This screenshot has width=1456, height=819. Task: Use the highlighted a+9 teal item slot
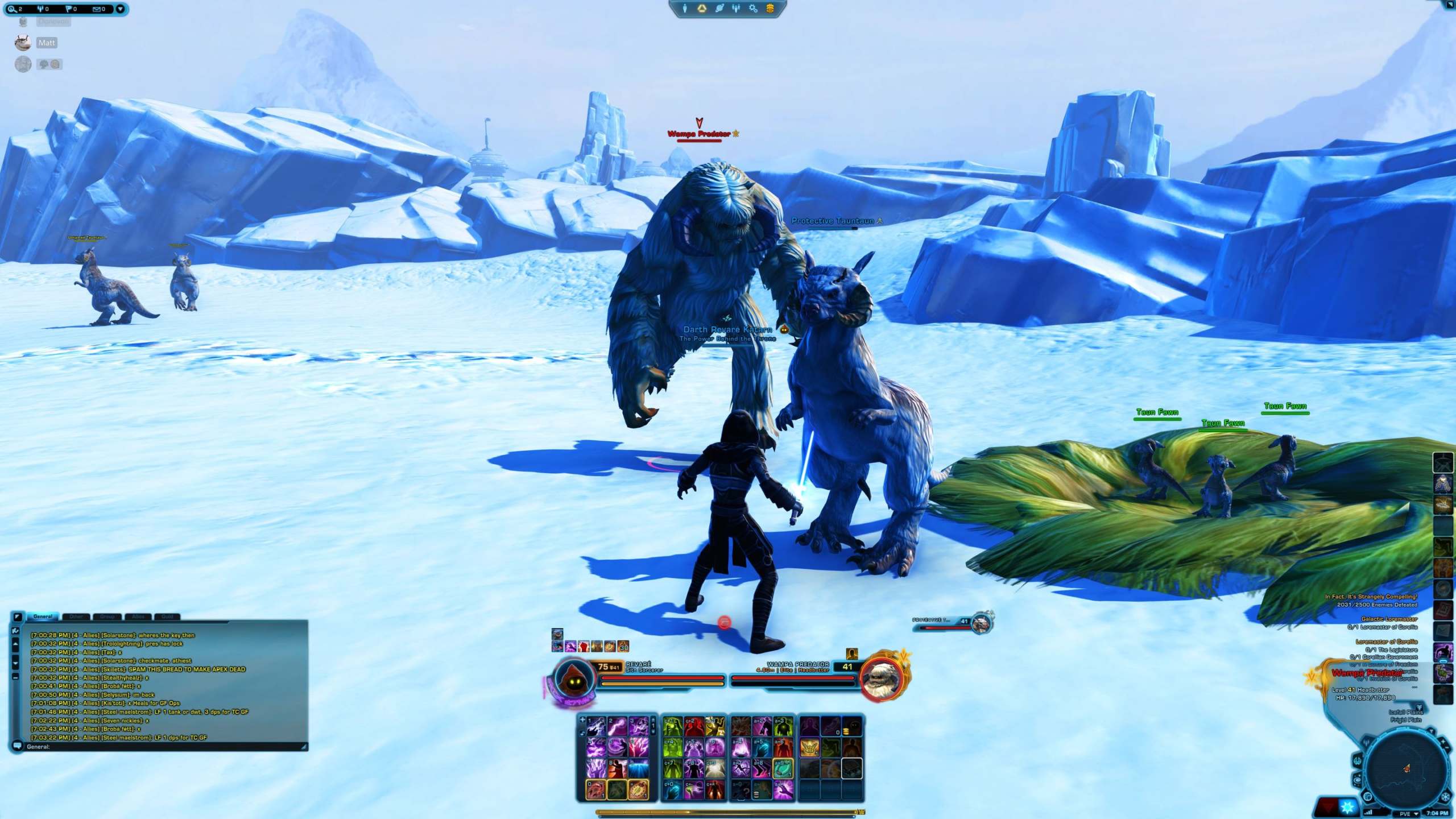783,769
